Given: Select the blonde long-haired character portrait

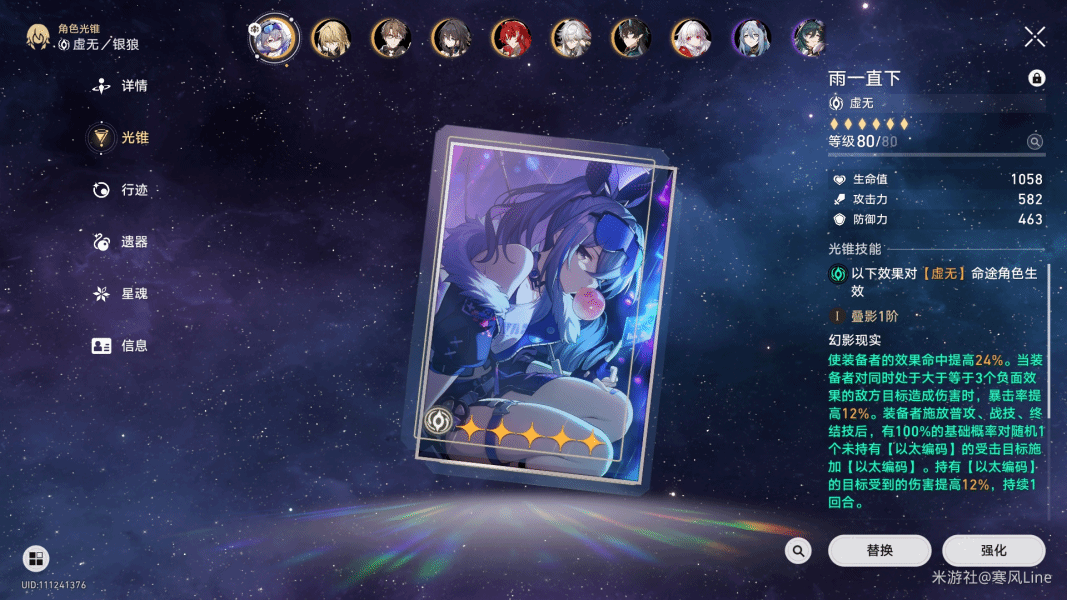Looking at the screenshot, I should pyautogui.click(x=330, y=38).
